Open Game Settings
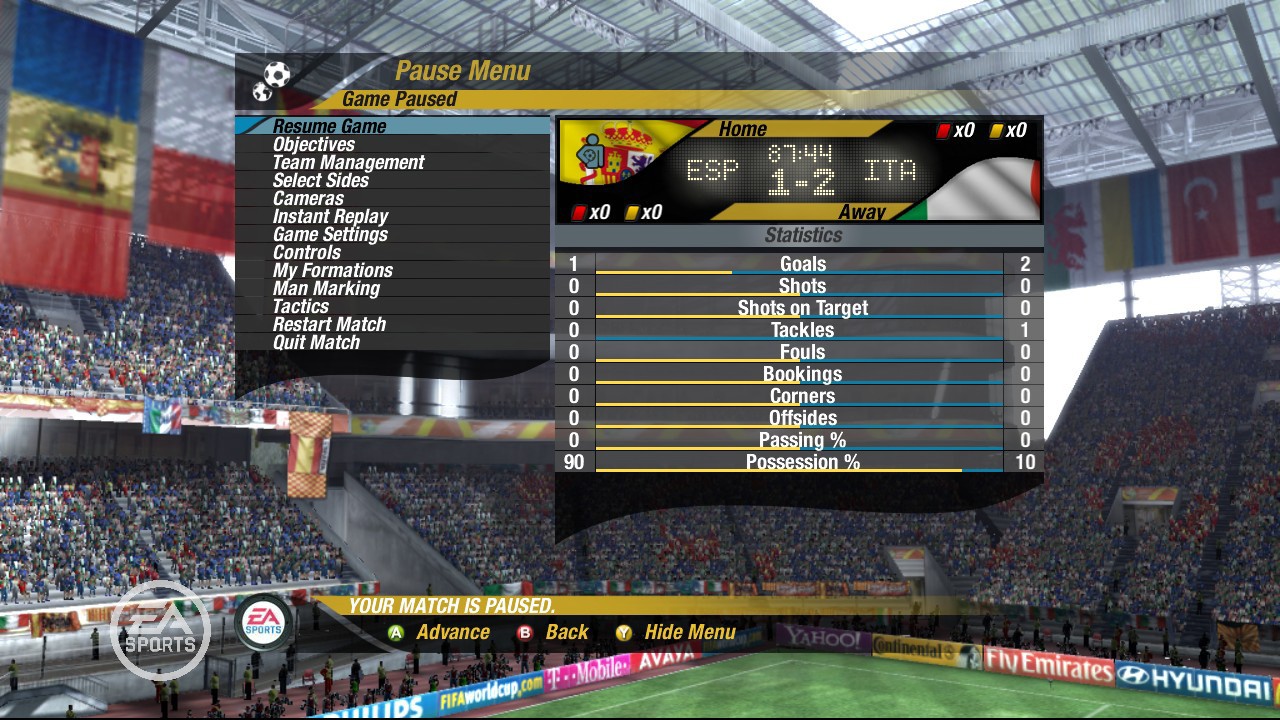The image size is (1280, 720). coord(330,235)
